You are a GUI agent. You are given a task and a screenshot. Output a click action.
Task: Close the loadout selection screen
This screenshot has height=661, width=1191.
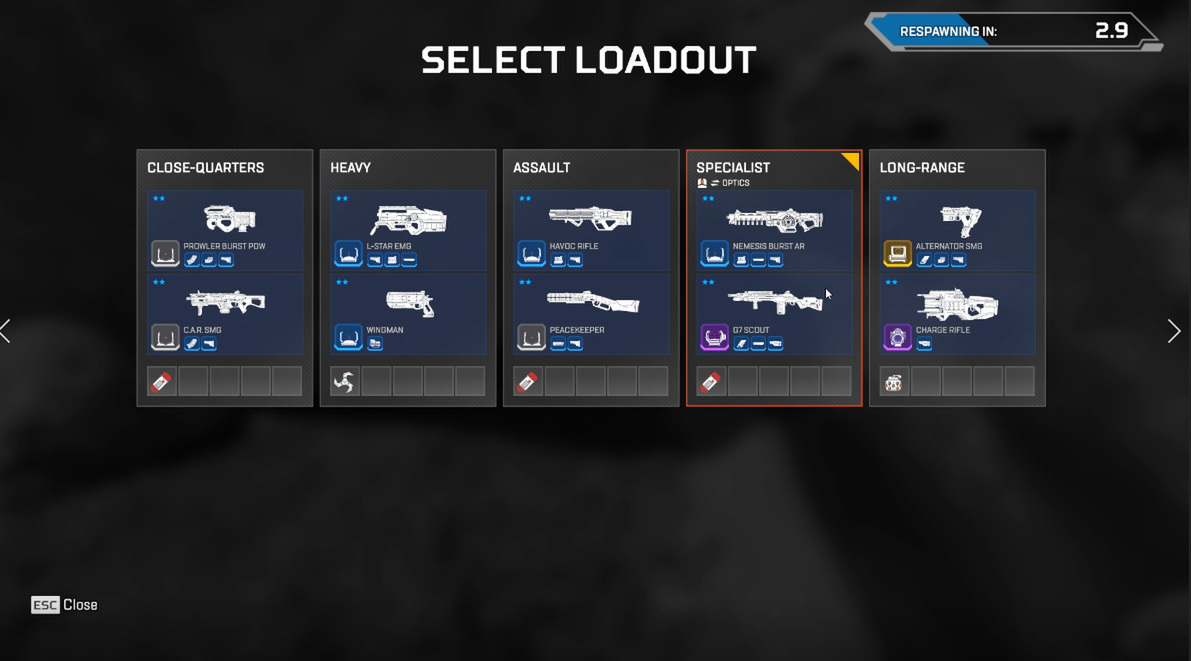point(64,605)
